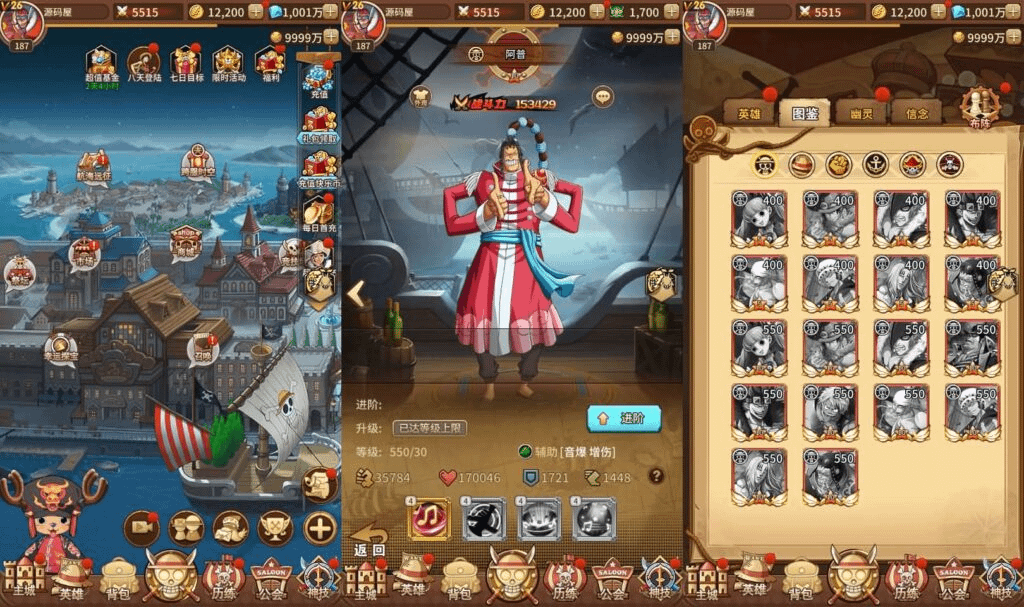Click the video camera icon button

(x=141, y=527)
